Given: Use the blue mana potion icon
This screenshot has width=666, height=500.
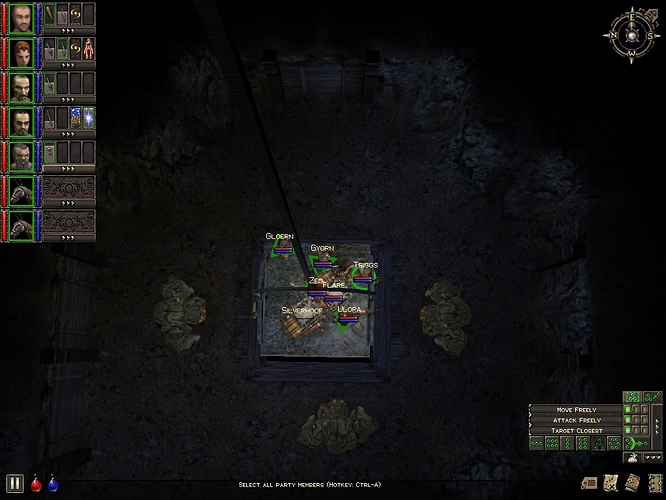Looking at the screenshot, I should point(52,483).
